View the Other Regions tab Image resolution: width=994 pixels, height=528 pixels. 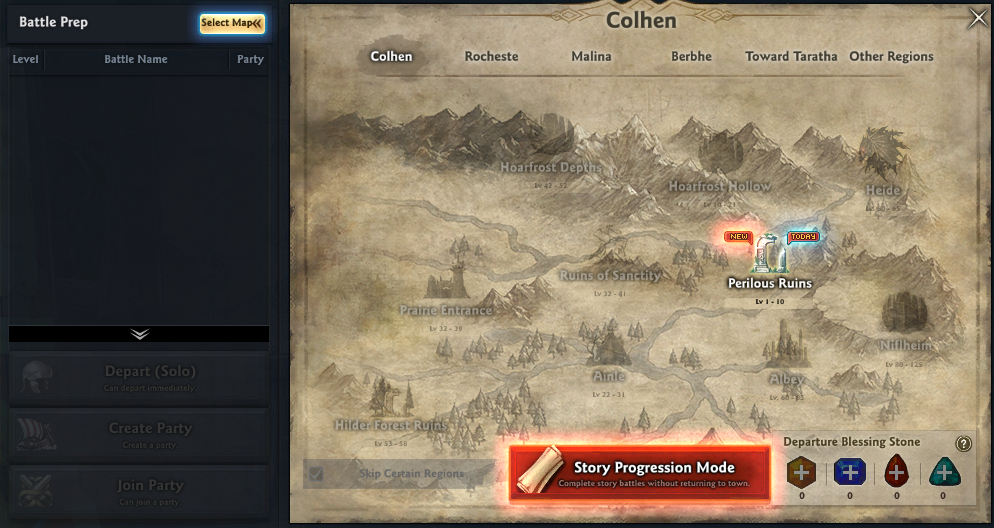click(x=891, y=57)
